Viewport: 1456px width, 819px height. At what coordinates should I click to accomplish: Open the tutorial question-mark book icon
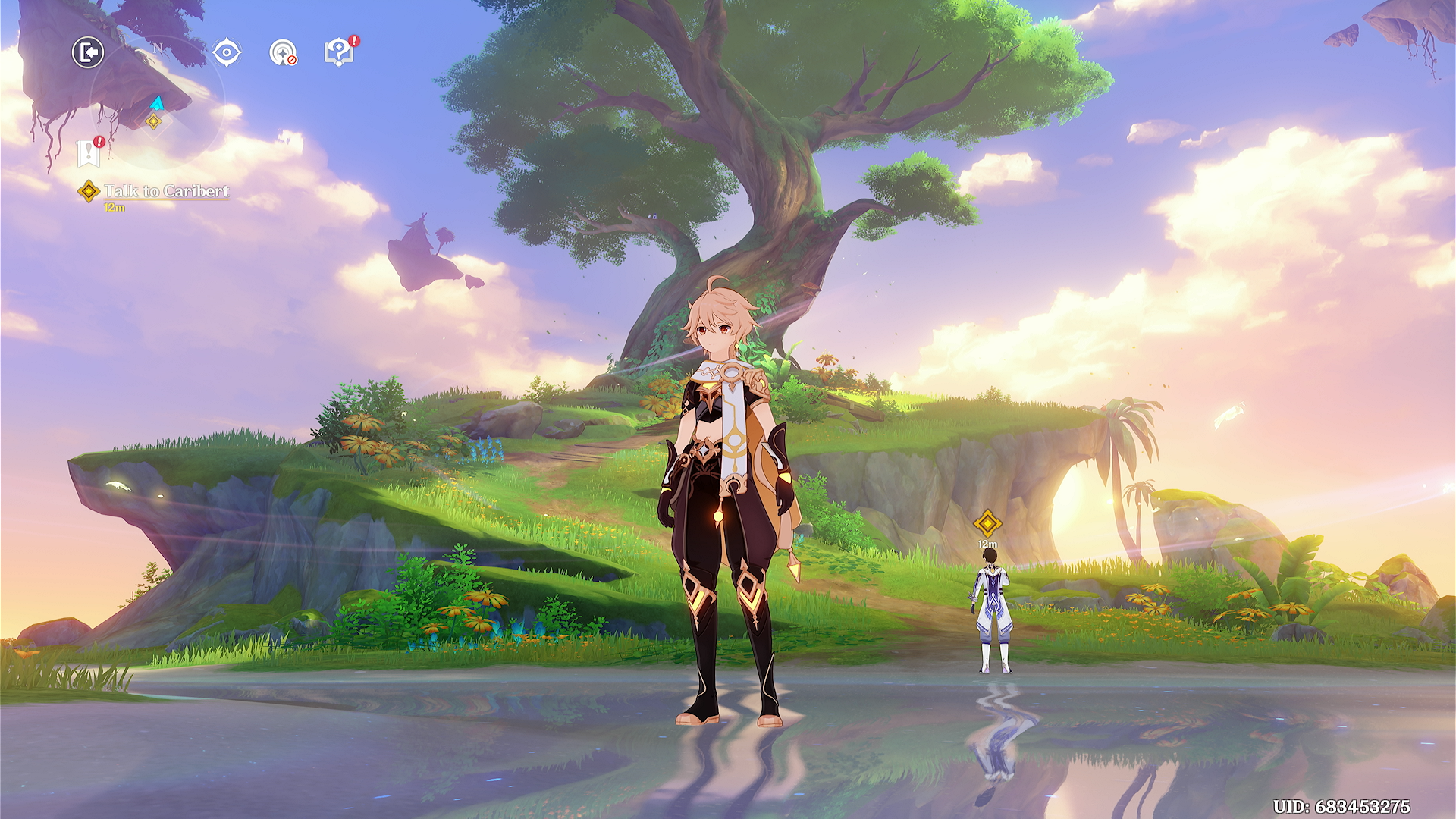[x=339, y=52]
